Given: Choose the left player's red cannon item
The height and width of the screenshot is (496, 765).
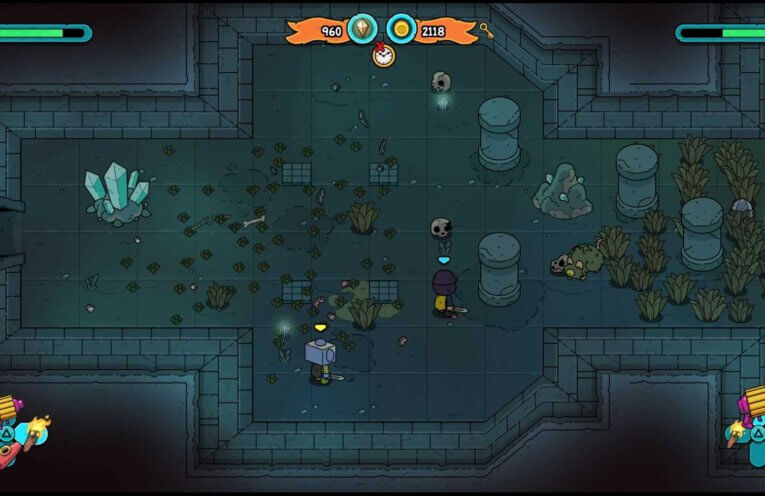Looking at the screenshot, I should 8,454.
